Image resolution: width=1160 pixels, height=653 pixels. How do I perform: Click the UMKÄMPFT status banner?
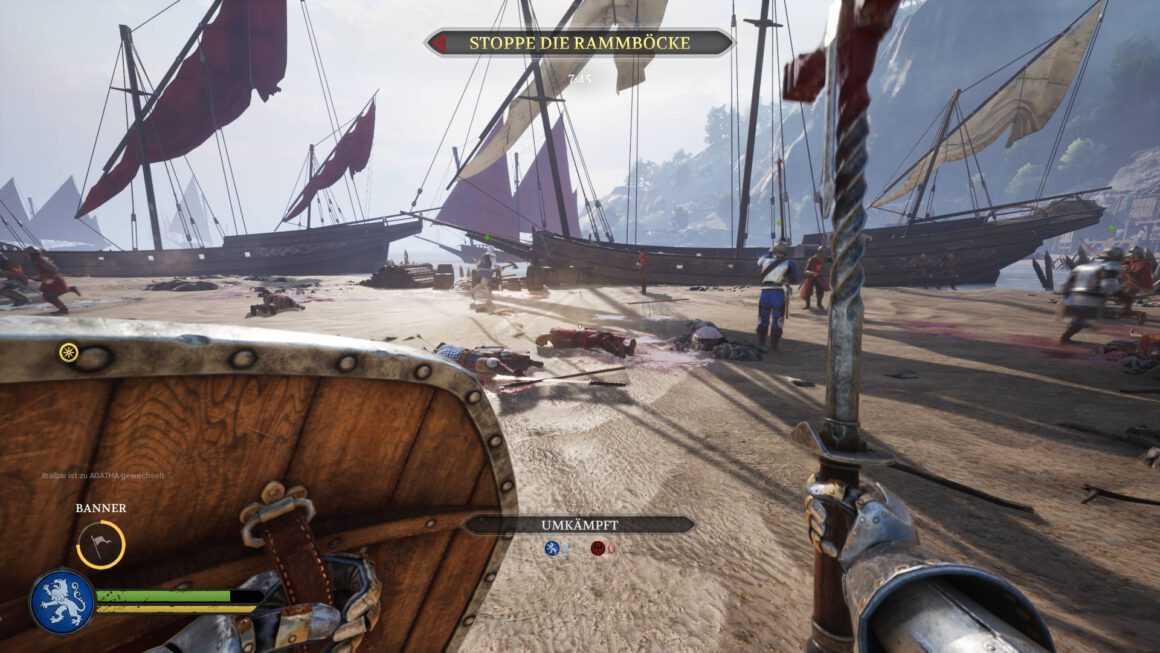(x=579, y=524)
